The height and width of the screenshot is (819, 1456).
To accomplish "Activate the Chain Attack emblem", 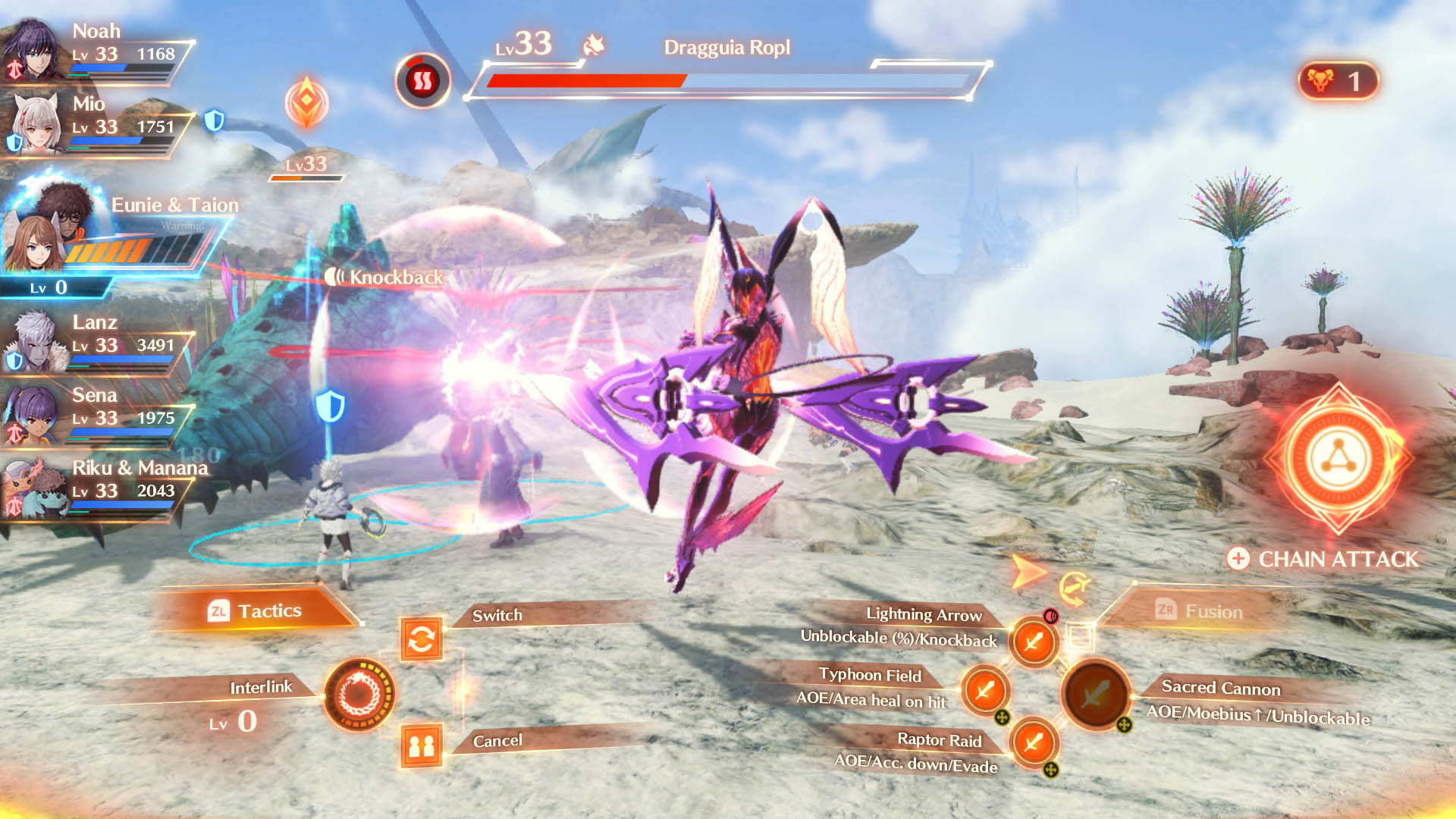I will (1338, 460).
